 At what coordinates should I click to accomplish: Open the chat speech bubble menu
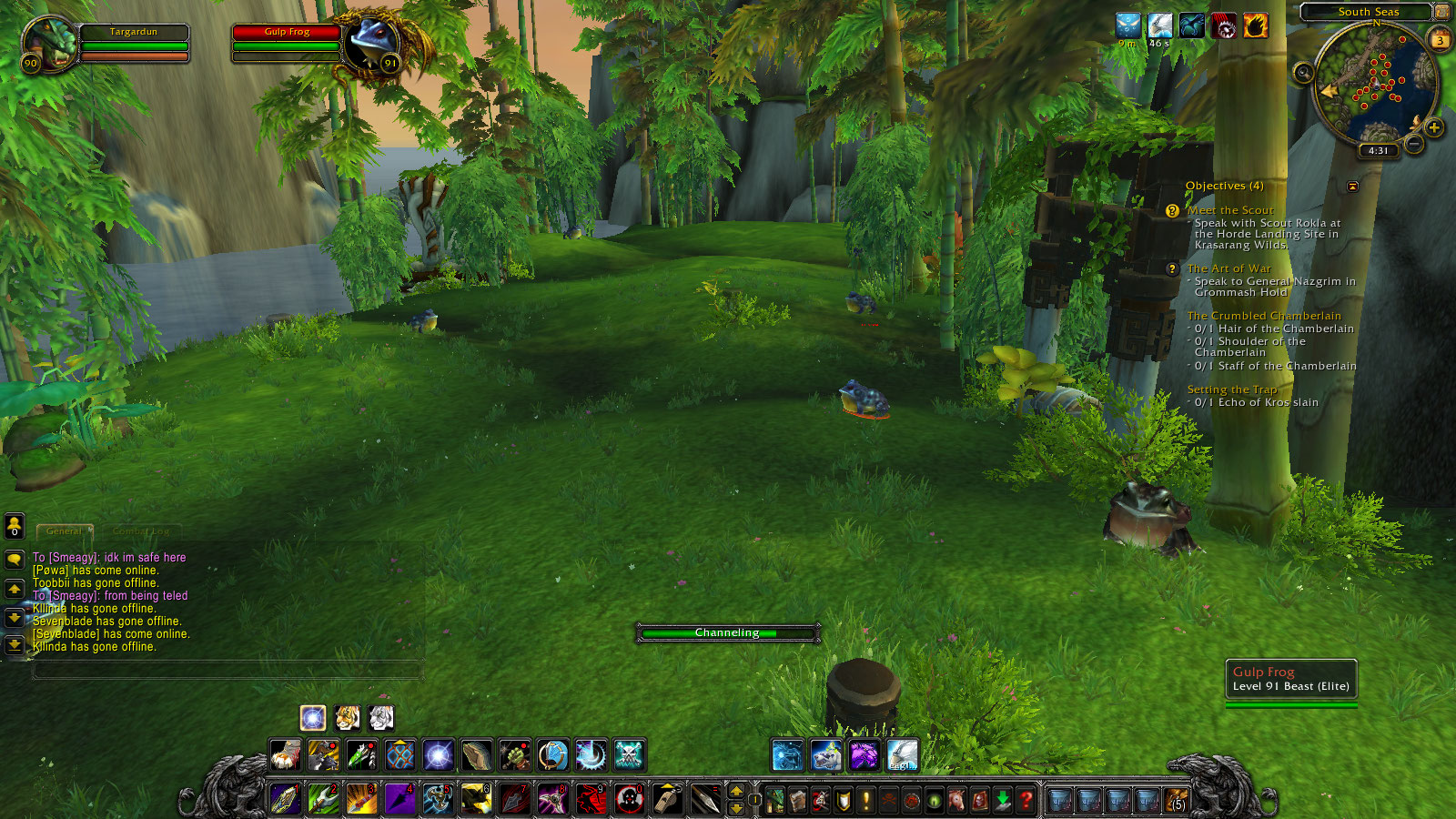click(x=15, y=559)
